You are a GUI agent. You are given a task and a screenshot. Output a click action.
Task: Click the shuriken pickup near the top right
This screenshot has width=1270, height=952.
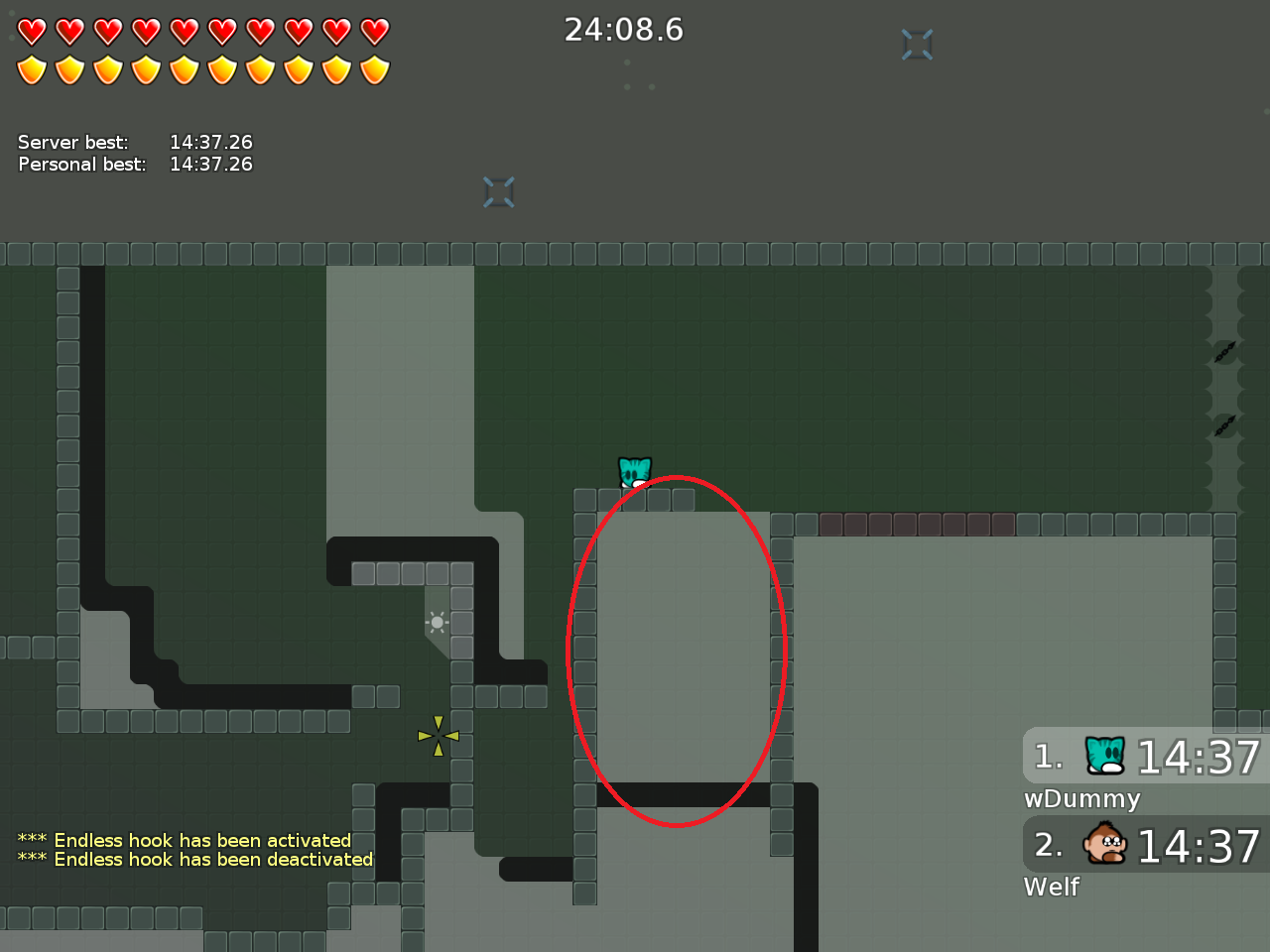click(917, 44)
